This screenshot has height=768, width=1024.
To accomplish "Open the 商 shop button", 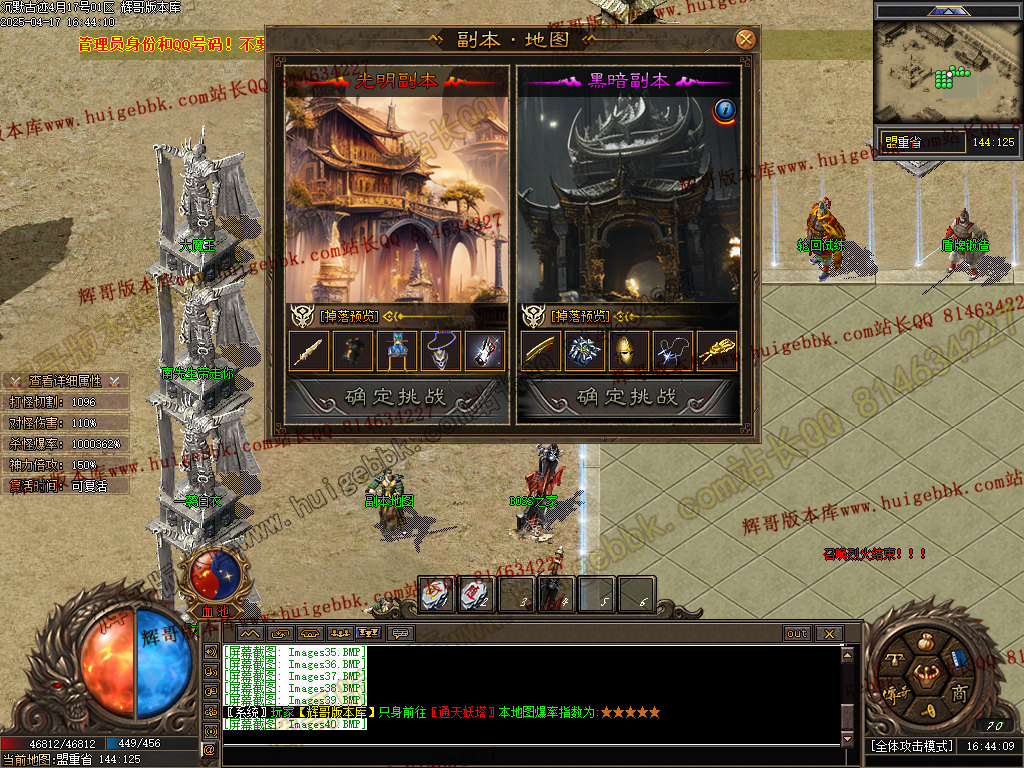I will tap(958, 694).
